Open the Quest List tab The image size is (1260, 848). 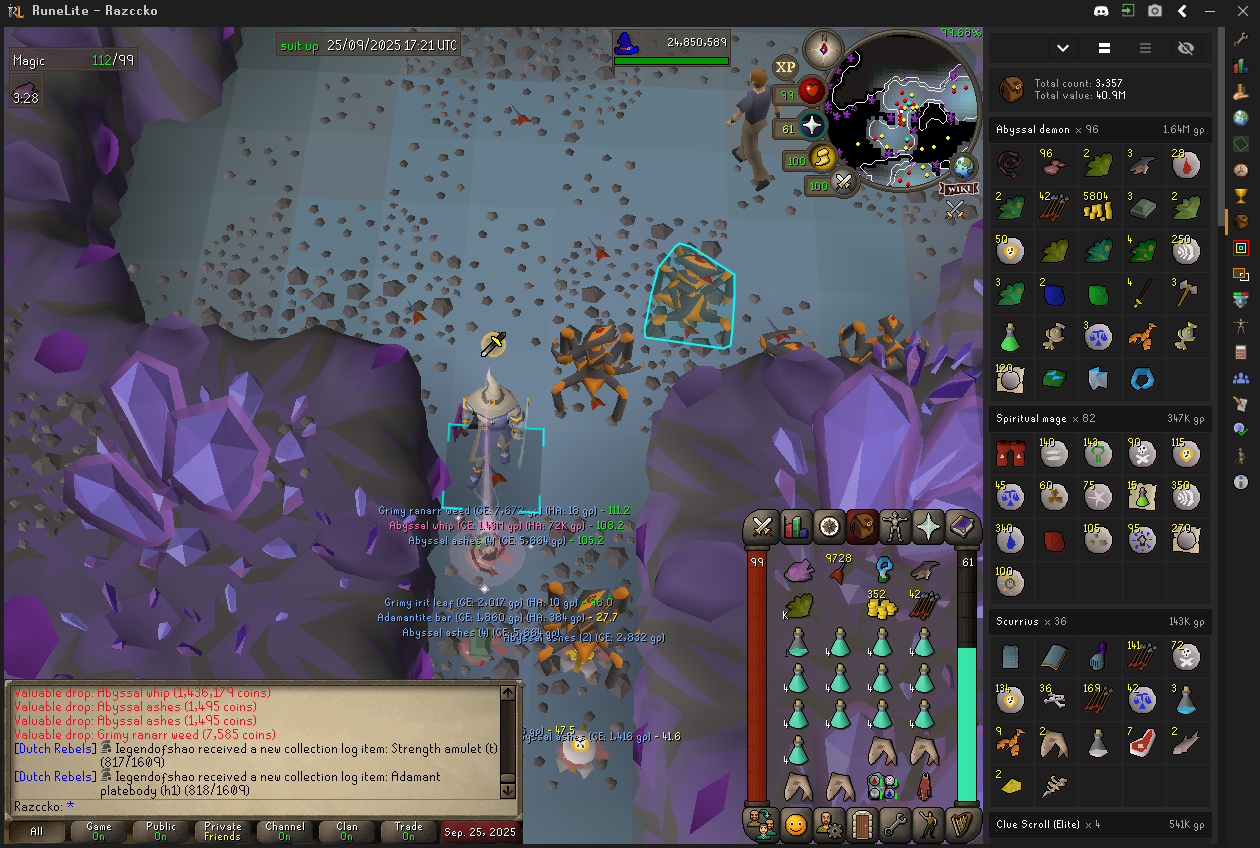point(829,525)
